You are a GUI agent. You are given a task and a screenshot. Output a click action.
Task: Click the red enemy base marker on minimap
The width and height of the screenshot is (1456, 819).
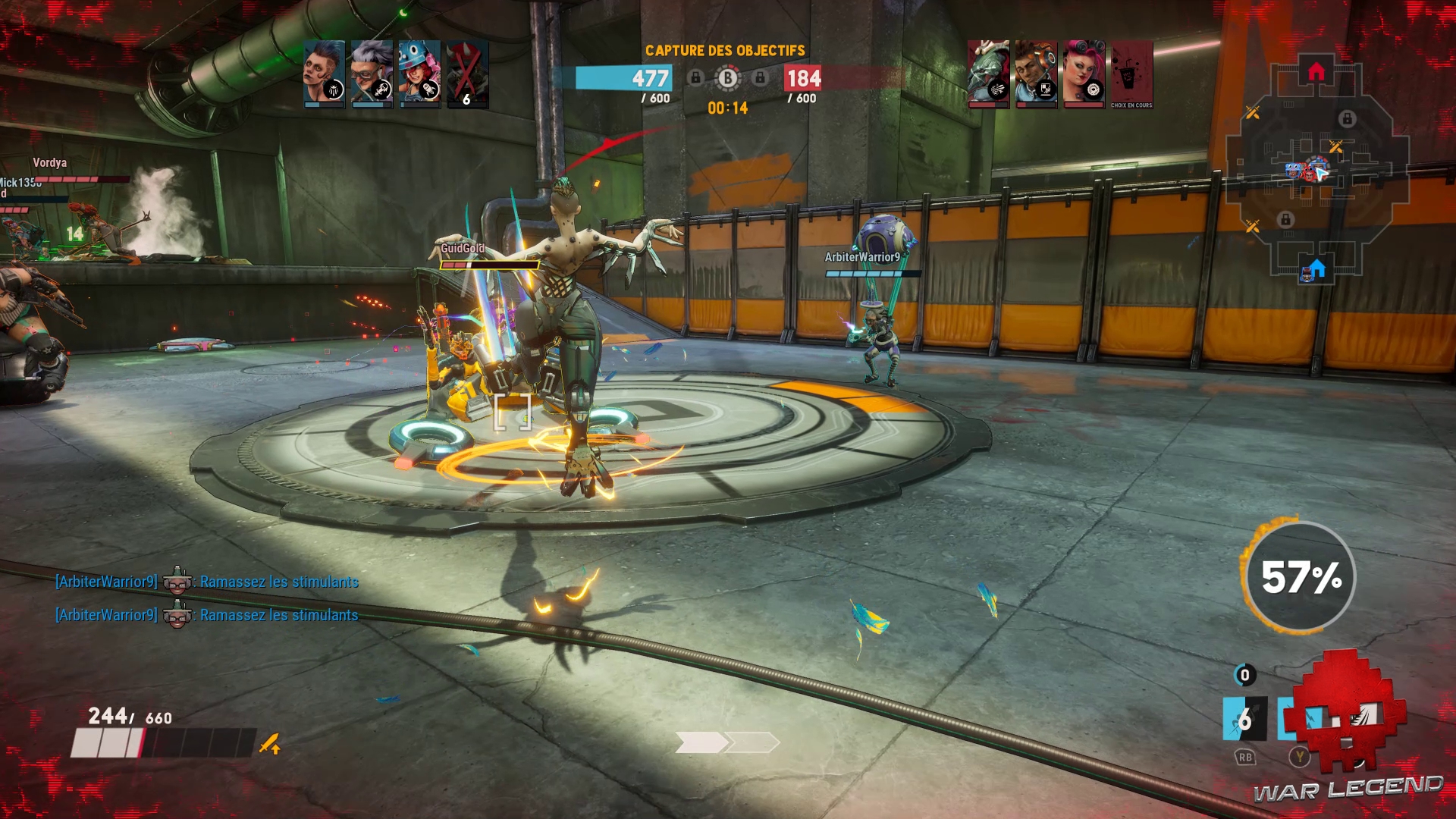coord(1316,72)
